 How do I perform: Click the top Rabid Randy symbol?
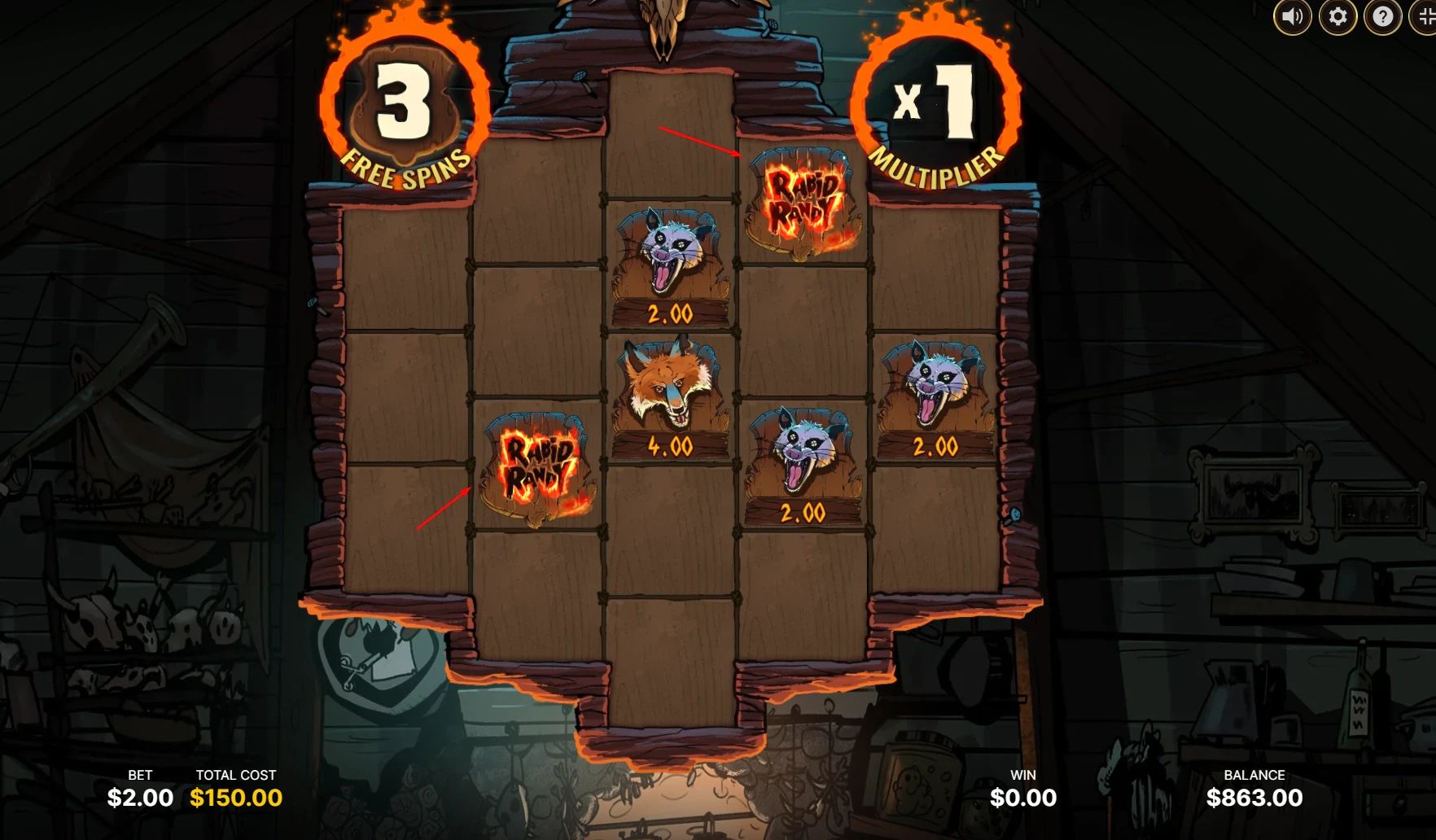pyautogui.click(x=802, y=205)
